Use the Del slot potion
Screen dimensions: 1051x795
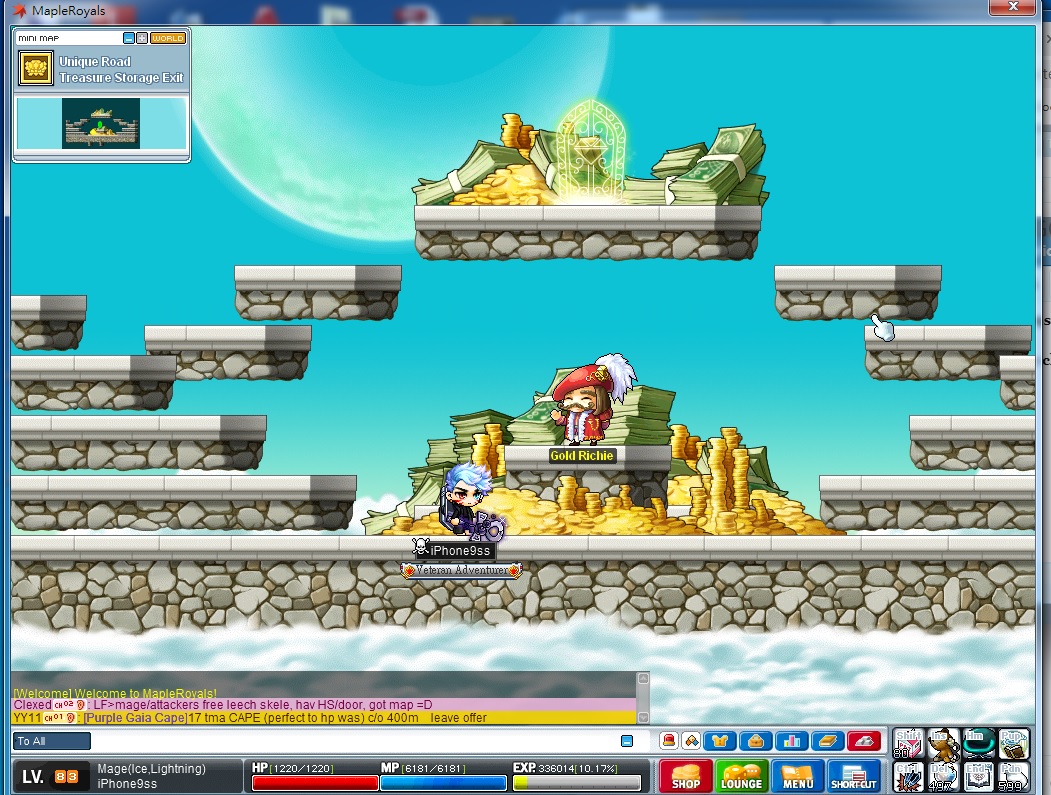943,776
